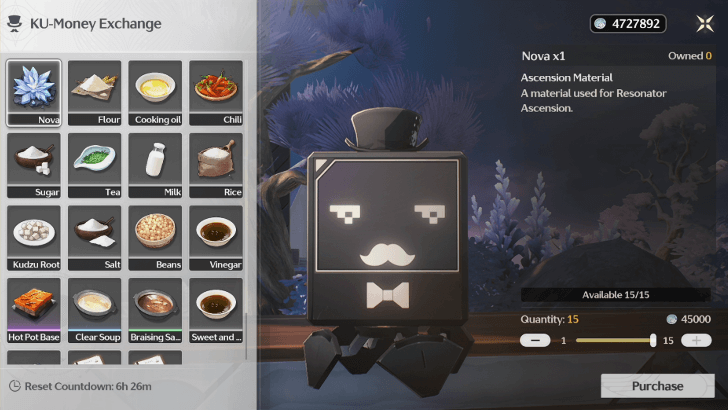The width and height of the screenshot is (728, 410).
Task: Select the Cooking oil item
Action: (155, 93)
